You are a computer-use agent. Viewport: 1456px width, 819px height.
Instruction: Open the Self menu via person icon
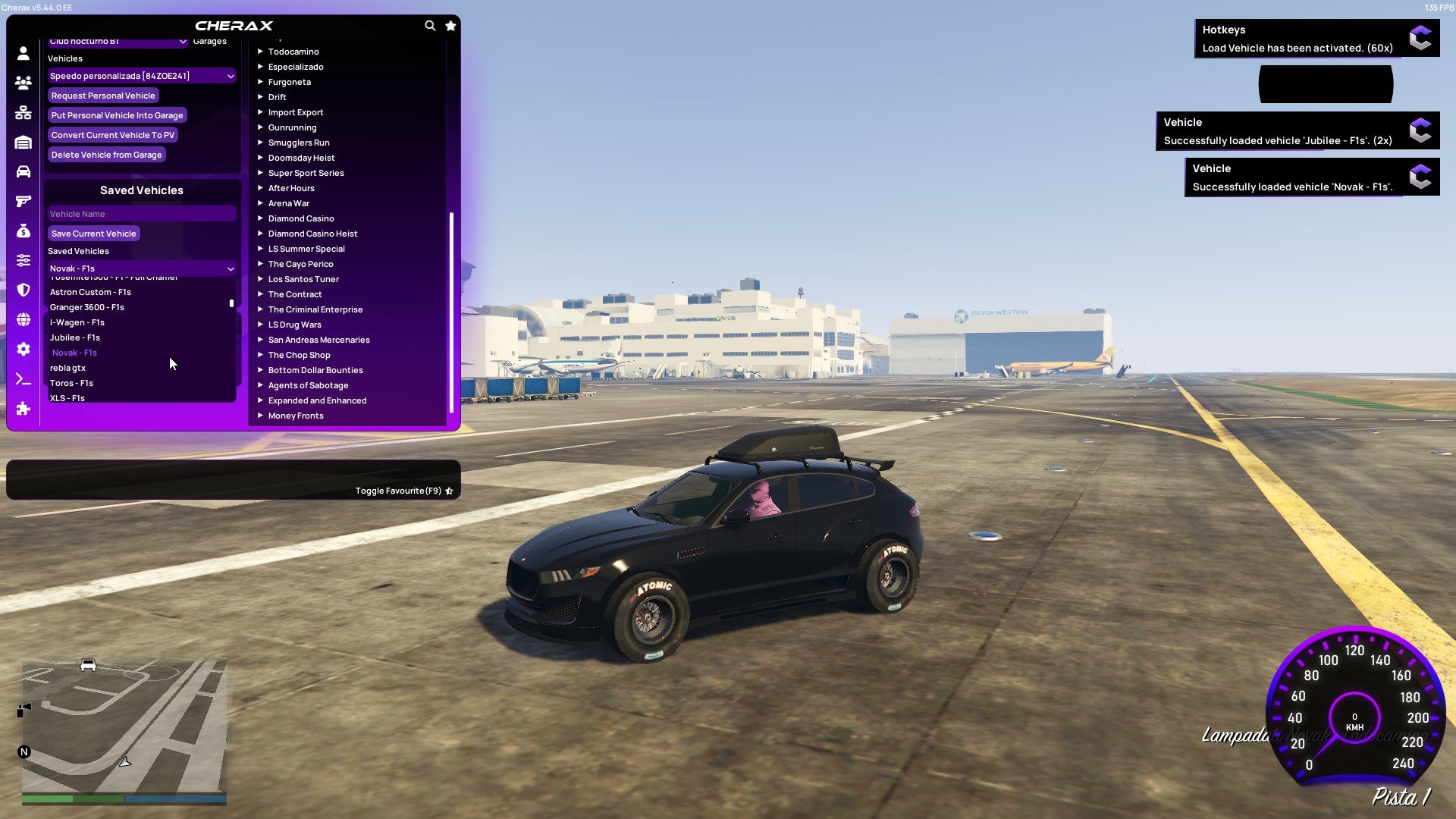coord(23,53)
